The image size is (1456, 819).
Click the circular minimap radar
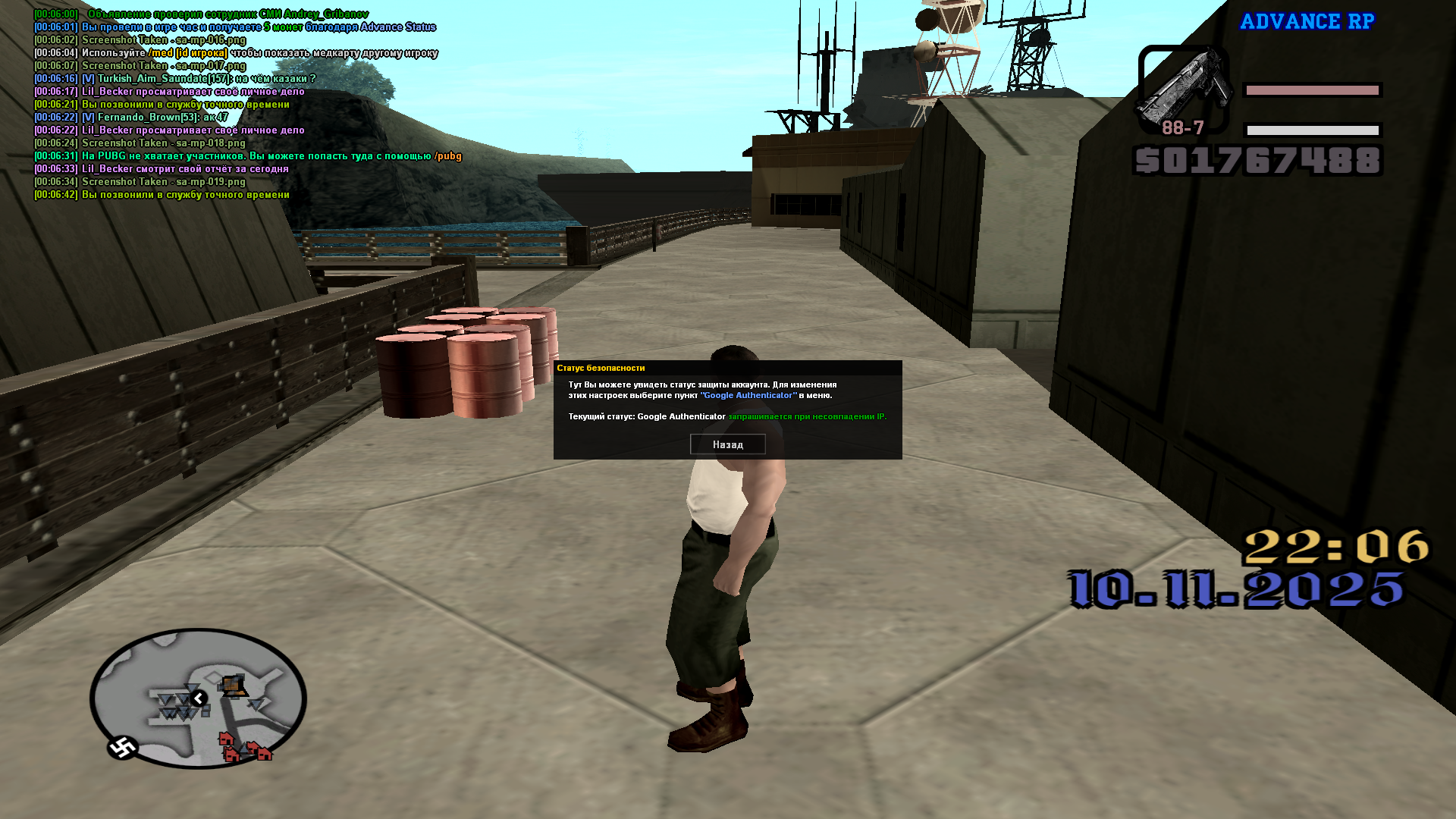click(198, 698)
